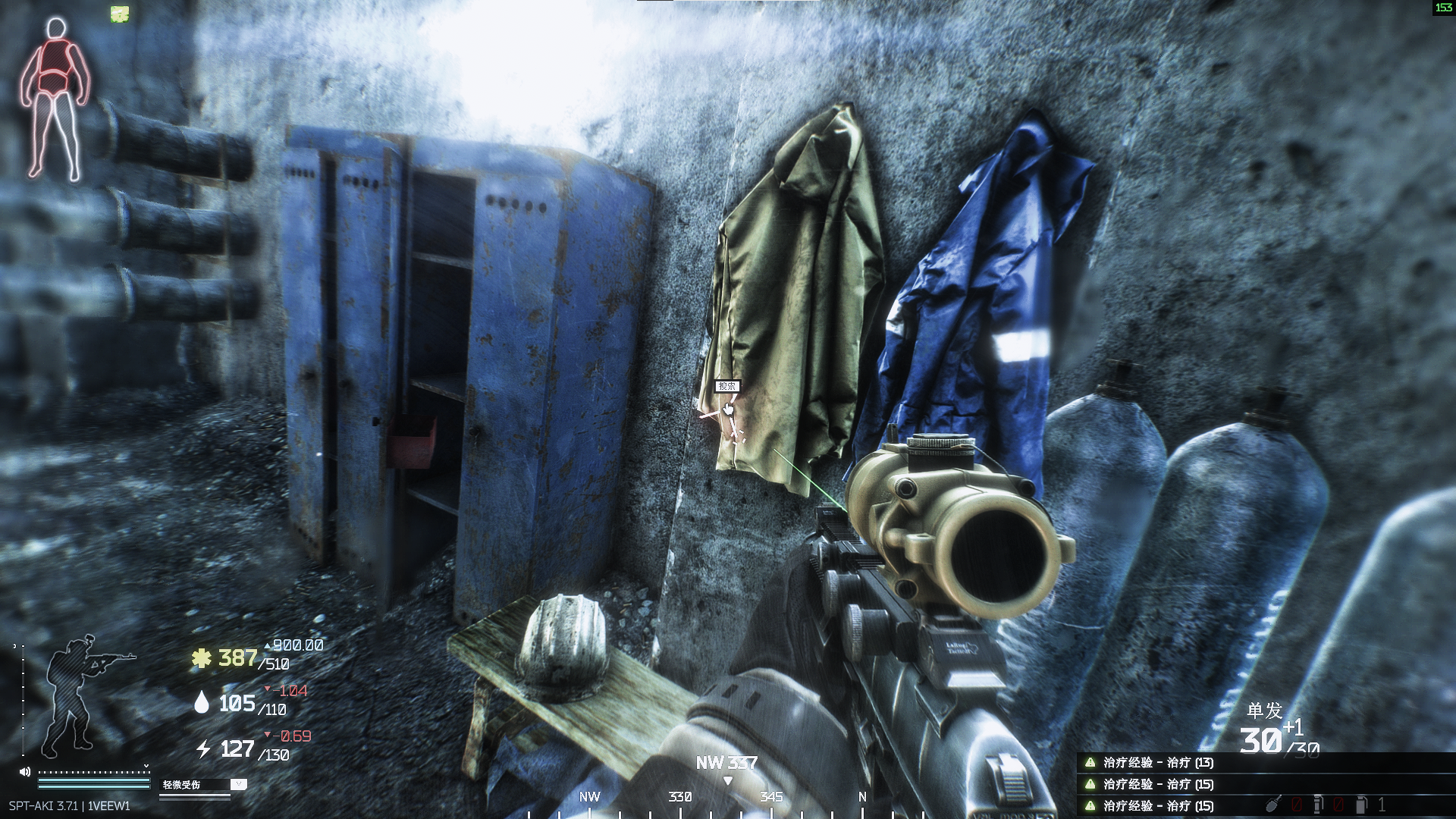Viewport: 1456px width, 819px height.
Task: Click the speaker noise-level icon
Action: tap(25, 772)
